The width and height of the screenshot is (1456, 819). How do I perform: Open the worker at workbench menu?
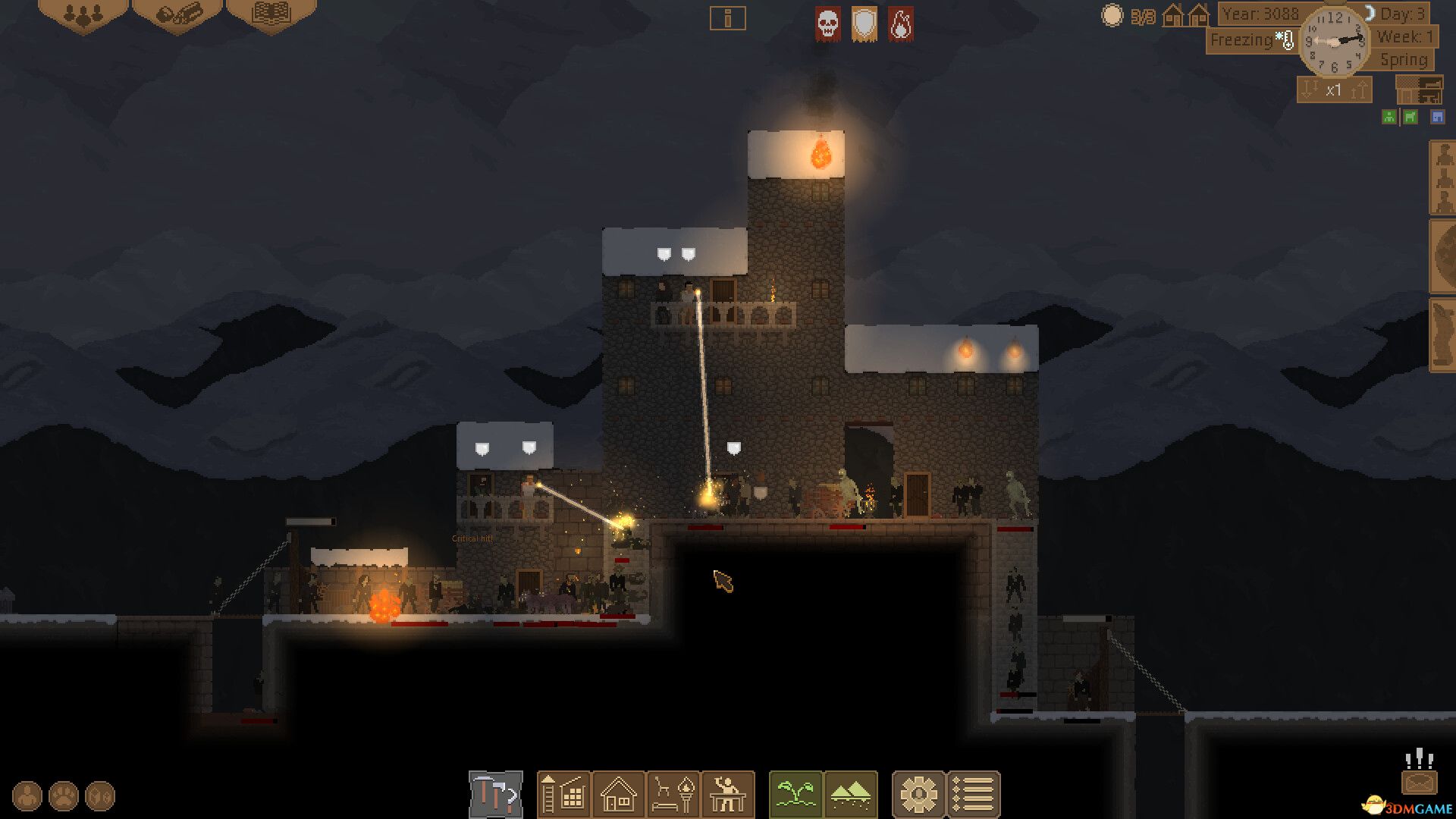coord(728,795)
